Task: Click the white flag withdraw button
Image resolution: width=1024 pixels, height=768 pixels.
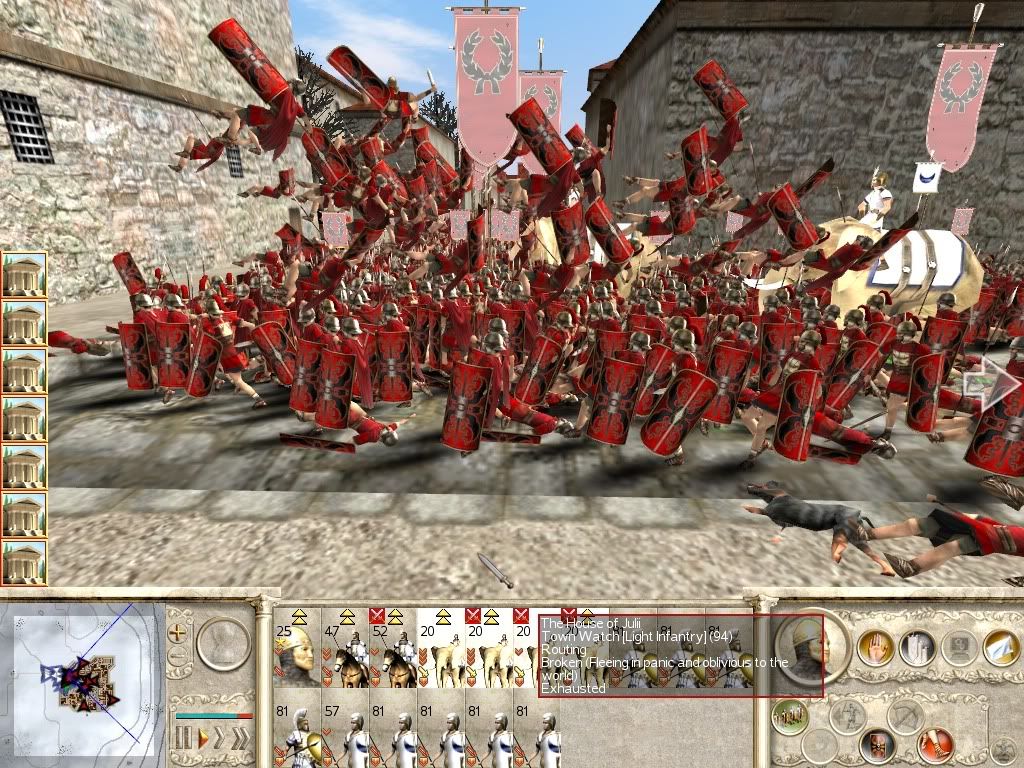Action: click(x=1002, y=647)
